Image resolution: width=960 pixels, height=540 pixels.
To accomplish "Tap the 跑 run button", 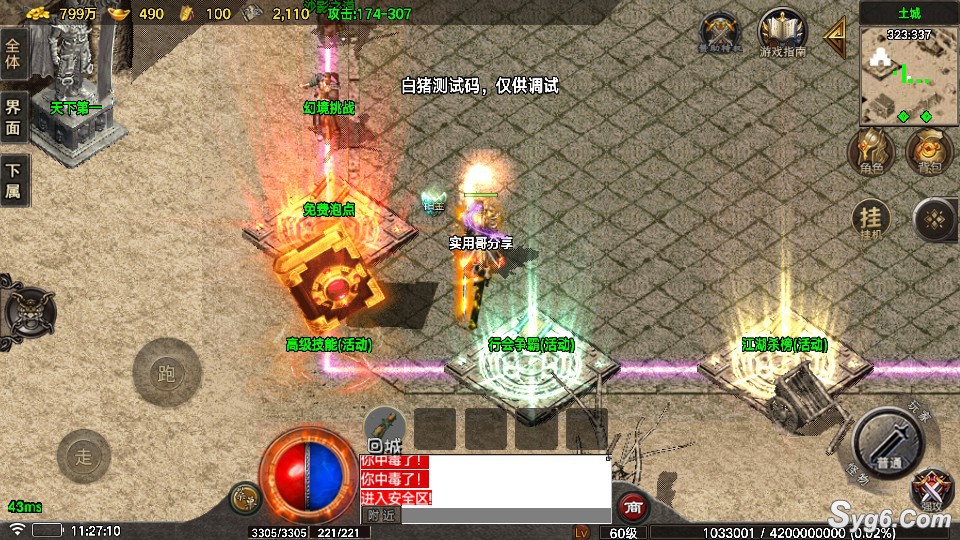I will [x=167, y=374].
